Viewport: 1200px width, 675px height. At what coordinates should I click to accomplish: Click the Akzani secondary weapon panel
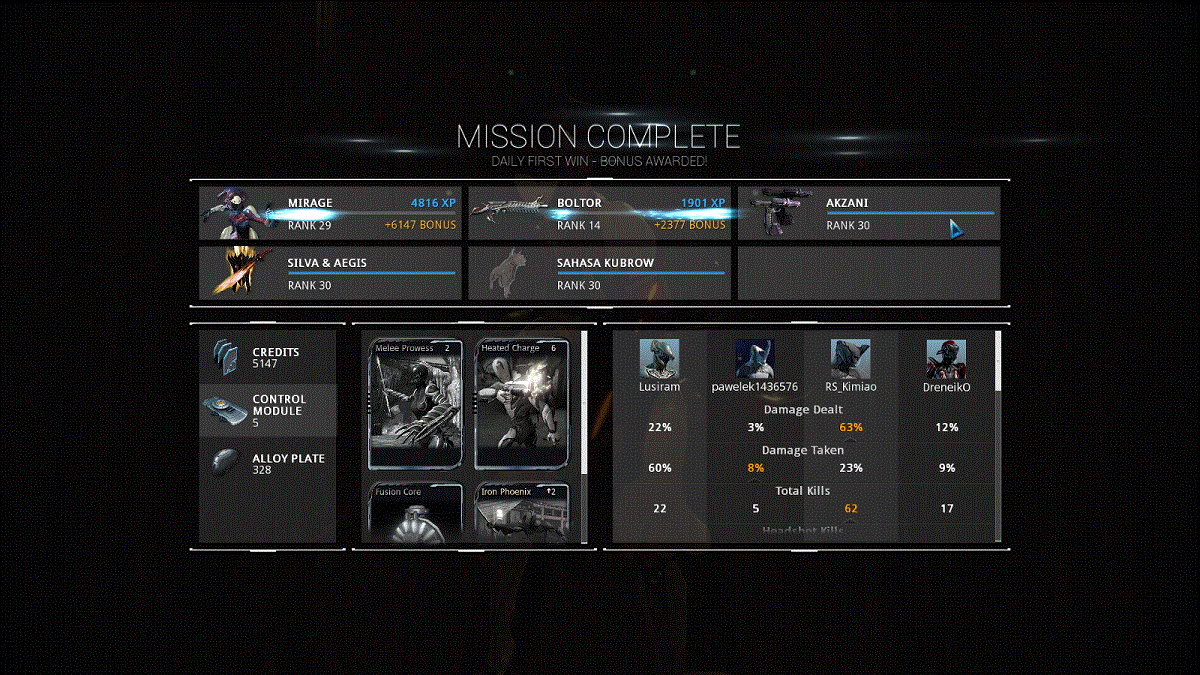click(x=868, y=213)
